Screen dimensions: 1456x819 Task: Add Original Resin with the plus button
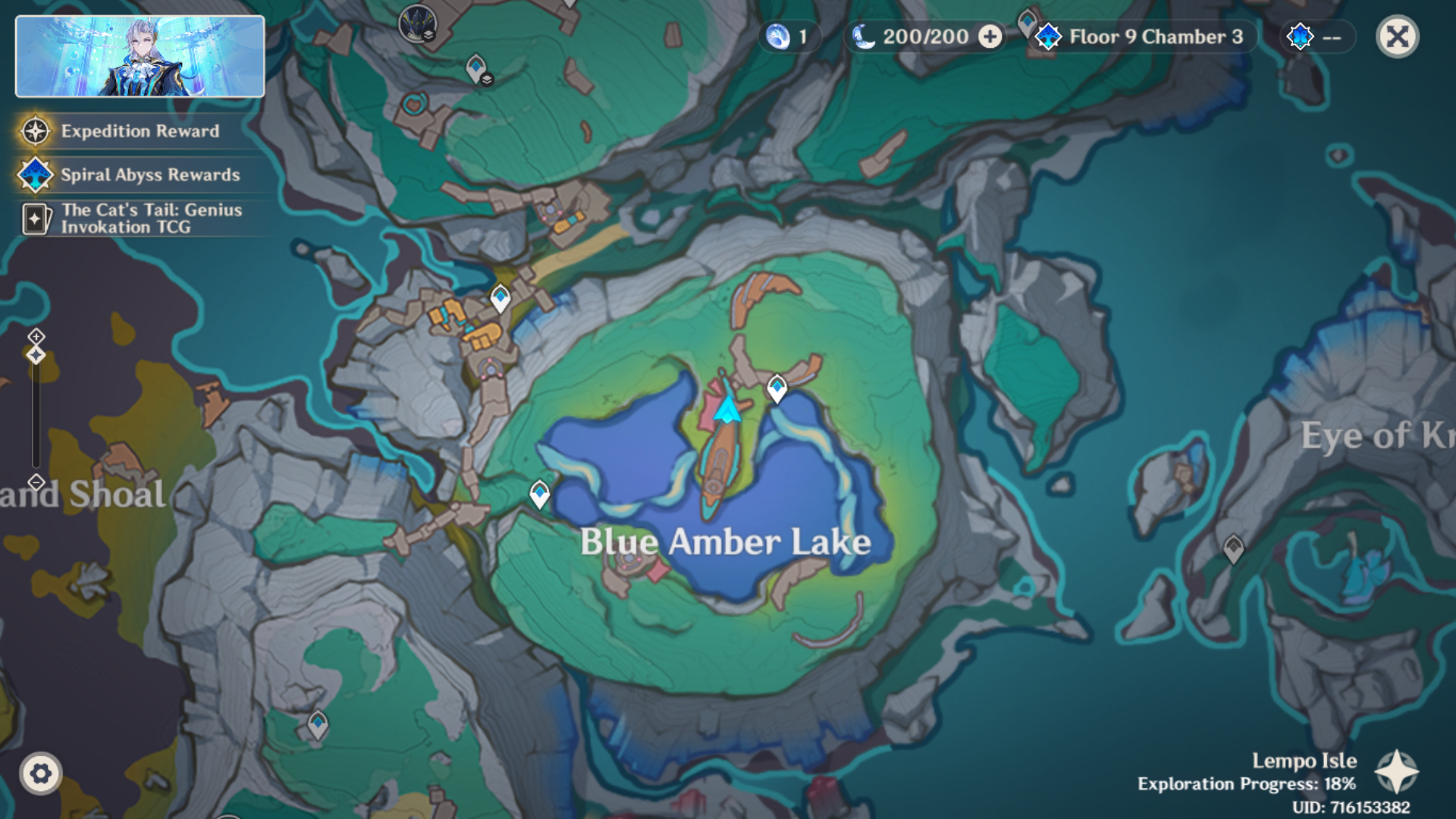tap(990, 36)
